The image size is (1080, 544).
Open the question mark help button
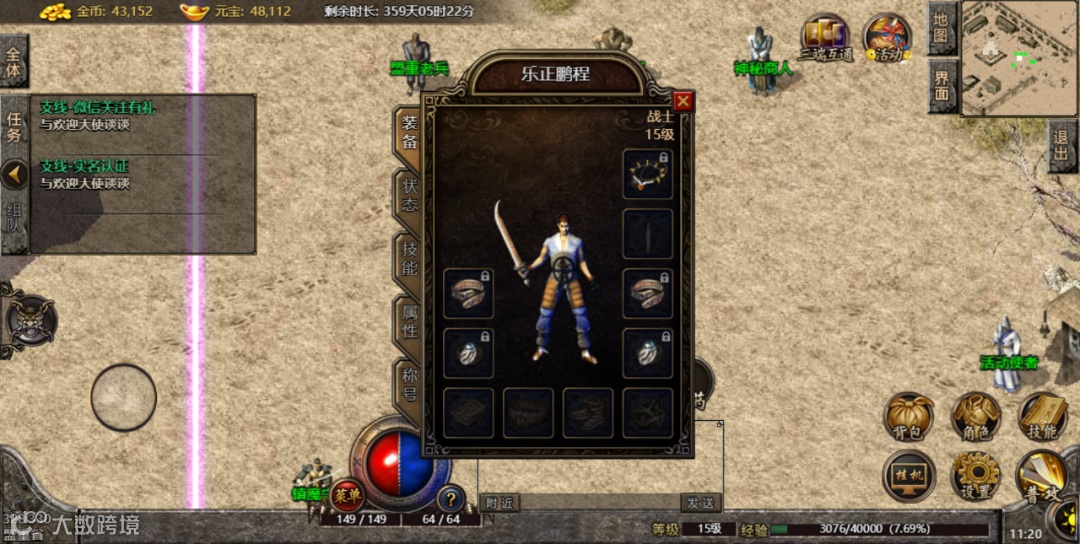451,497
